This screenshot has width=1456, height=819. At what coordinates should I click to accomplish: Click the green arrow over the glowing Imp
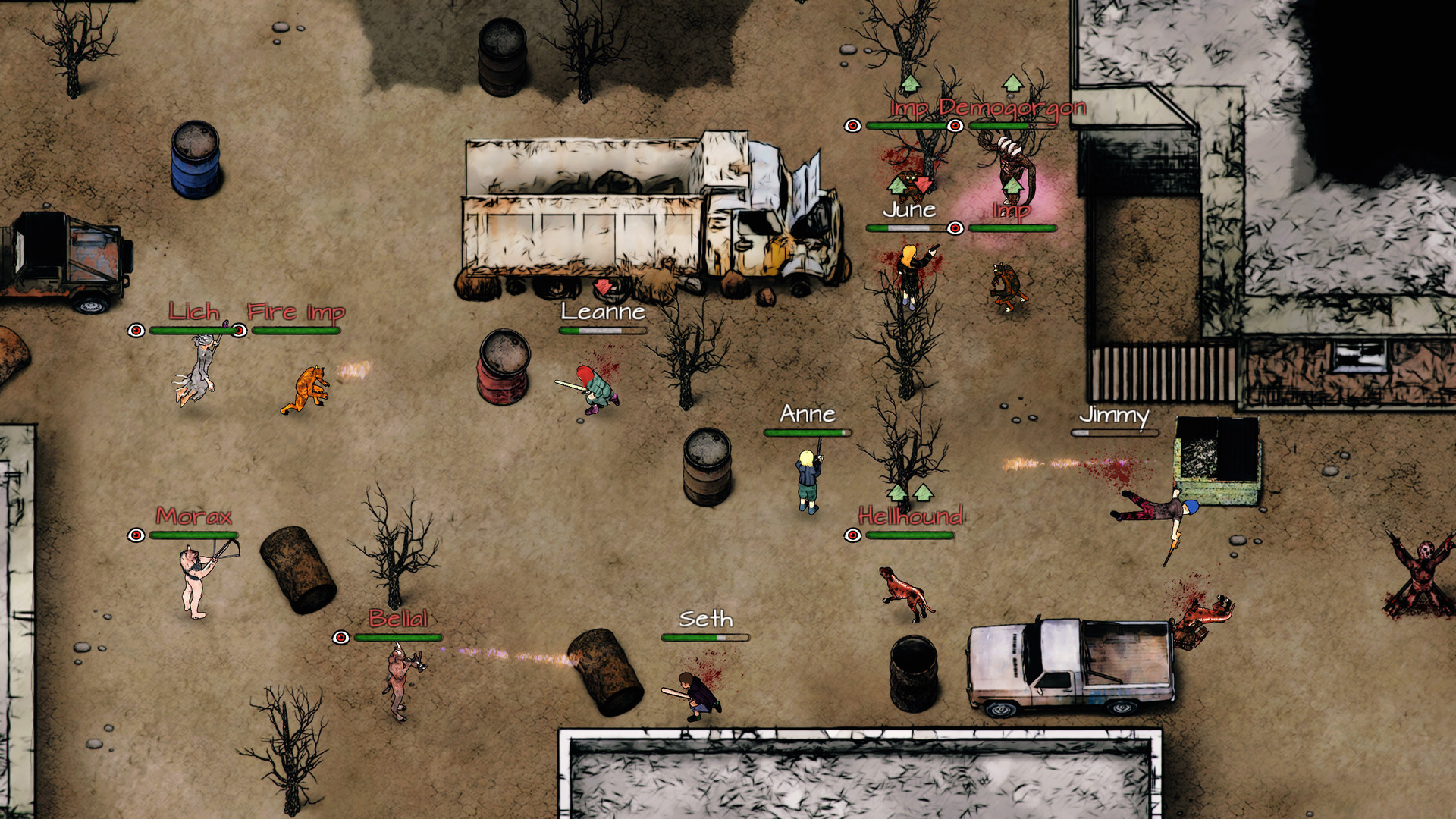[x=1012, y=186]
